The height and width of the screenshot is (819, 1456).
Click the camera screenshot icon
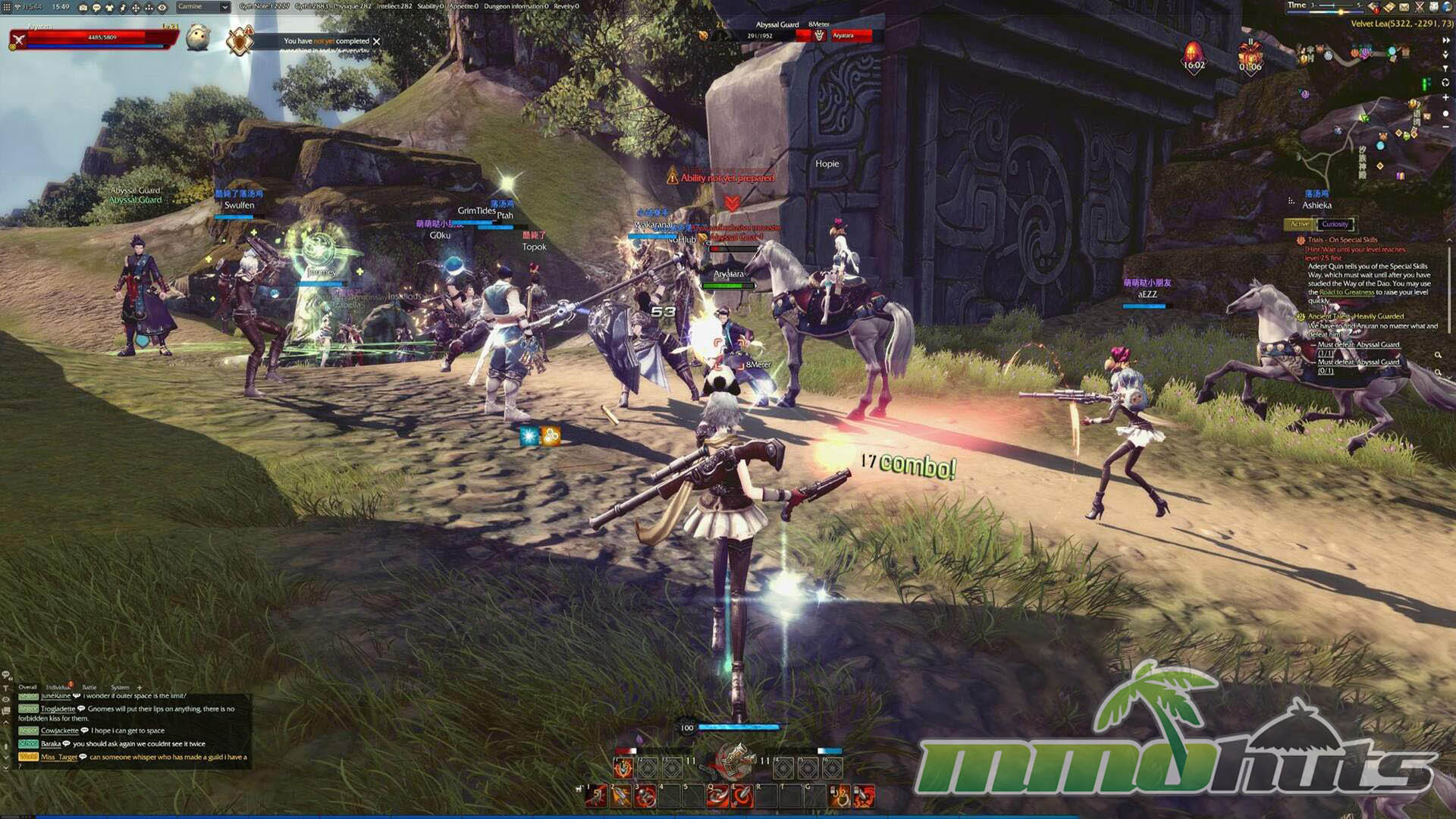[x=83, y=8]
